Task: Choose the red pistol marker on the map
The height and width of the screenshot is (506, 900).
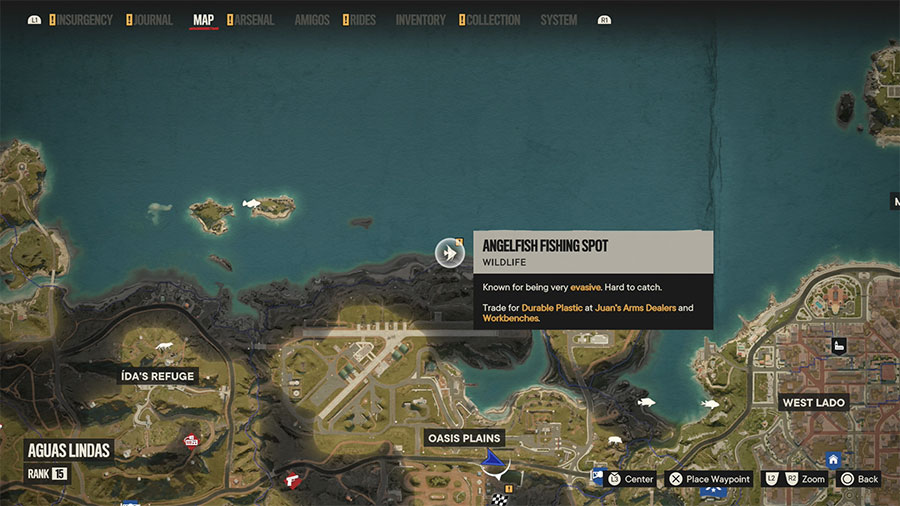Action: pos(292,479)
